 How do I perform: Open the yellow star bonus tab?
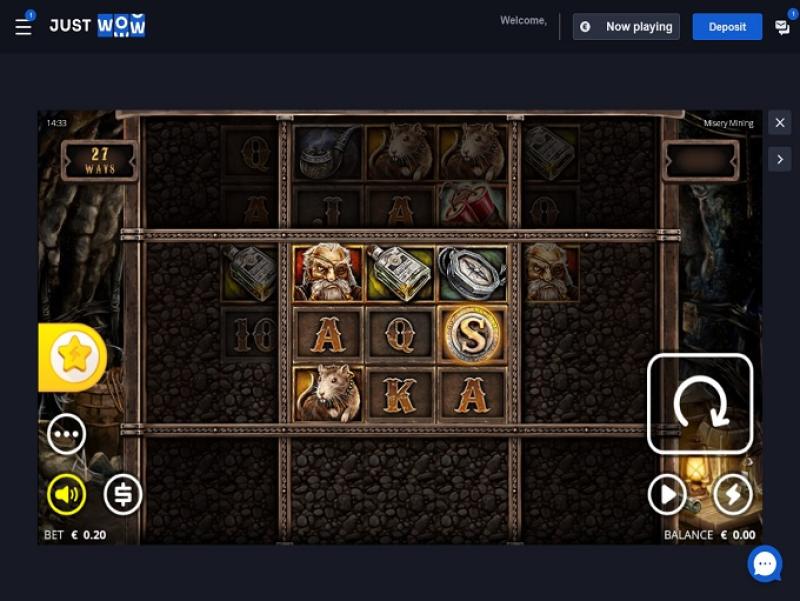pyautogui.click(x=73, y=357)
